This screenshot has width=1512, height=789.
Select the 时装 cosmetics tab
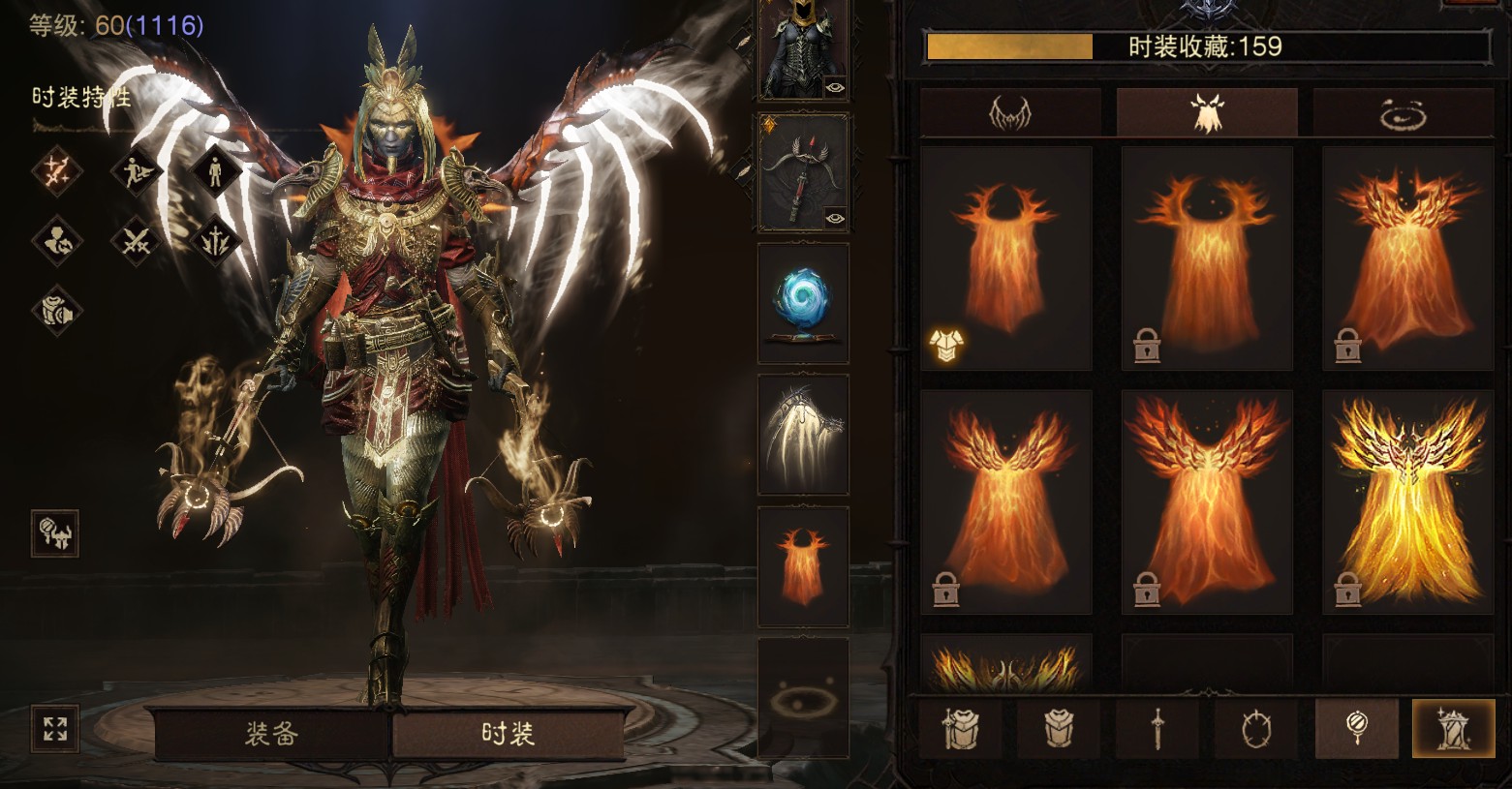(508, 734)
